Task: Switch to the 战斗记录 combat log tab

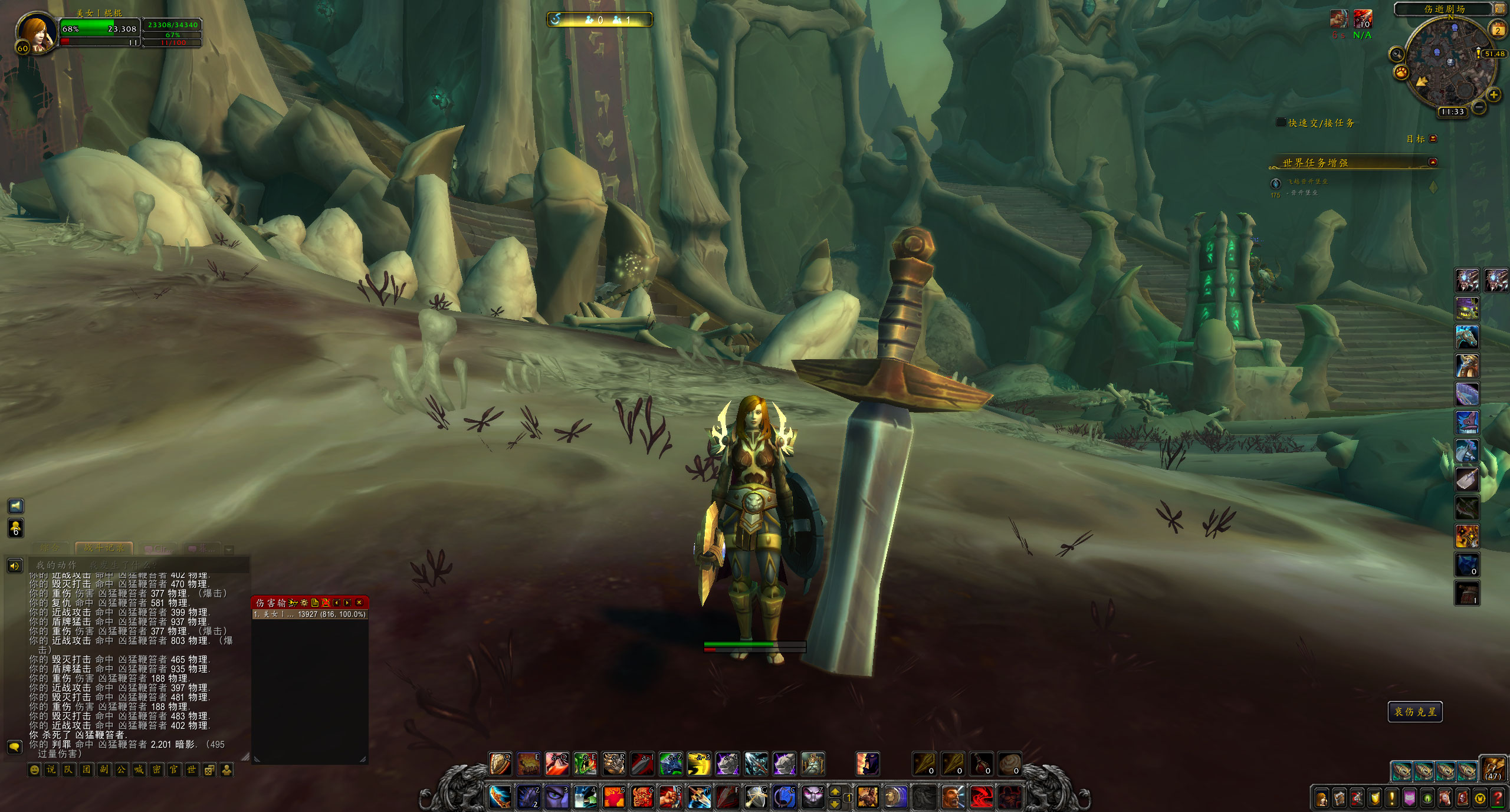Action: [x=104, y=548]
